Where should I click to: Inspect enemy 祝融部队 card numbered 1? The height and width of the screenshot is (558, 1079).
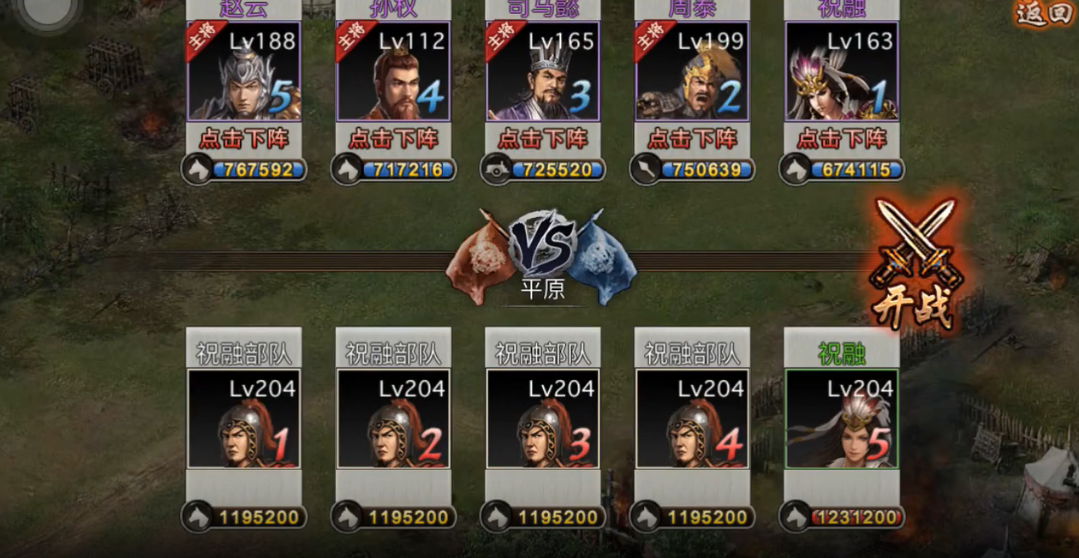pos(243,419)
